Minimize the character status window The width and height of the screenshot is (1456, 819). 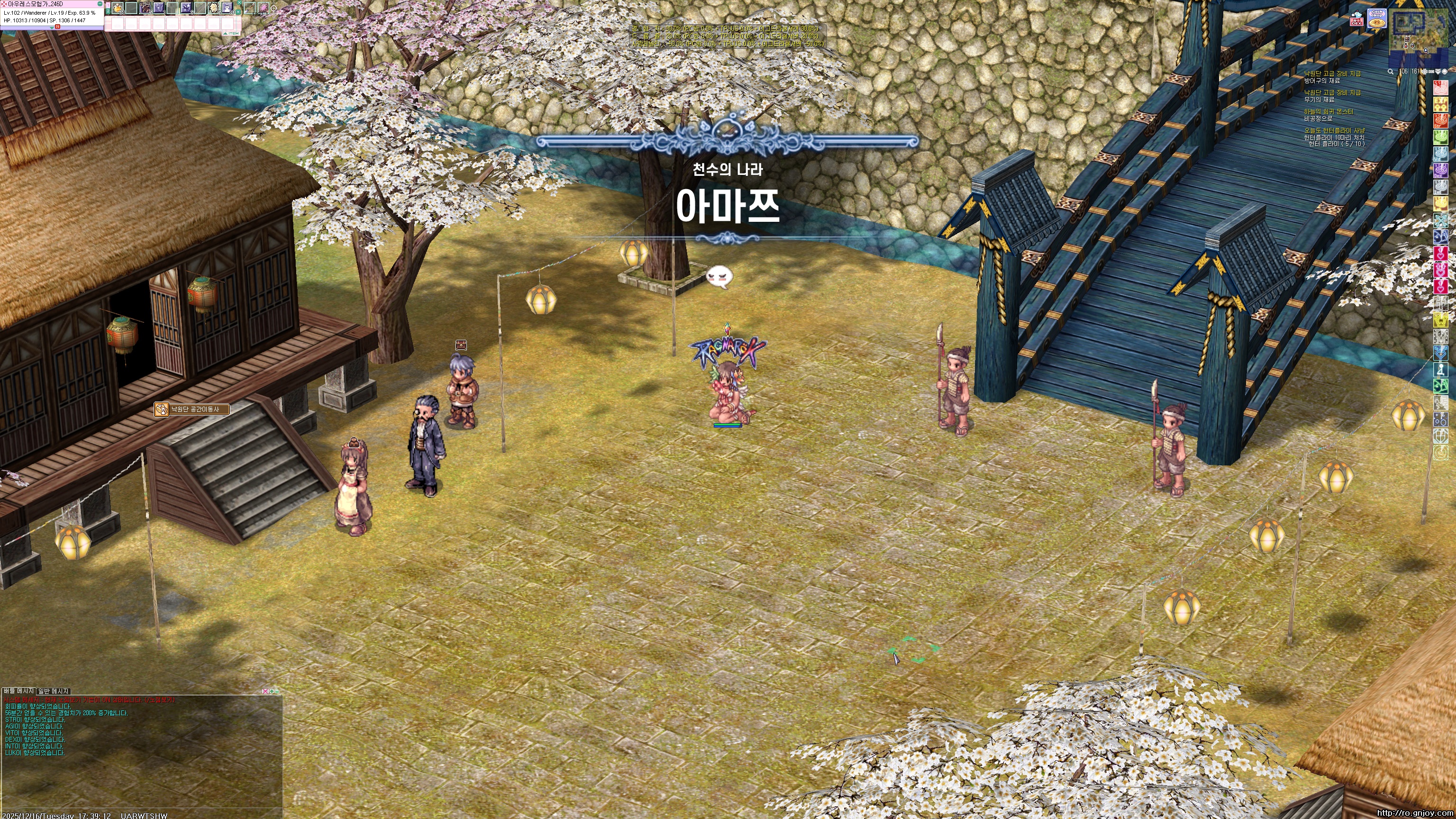pyautogui.click(x=100, y=4)
